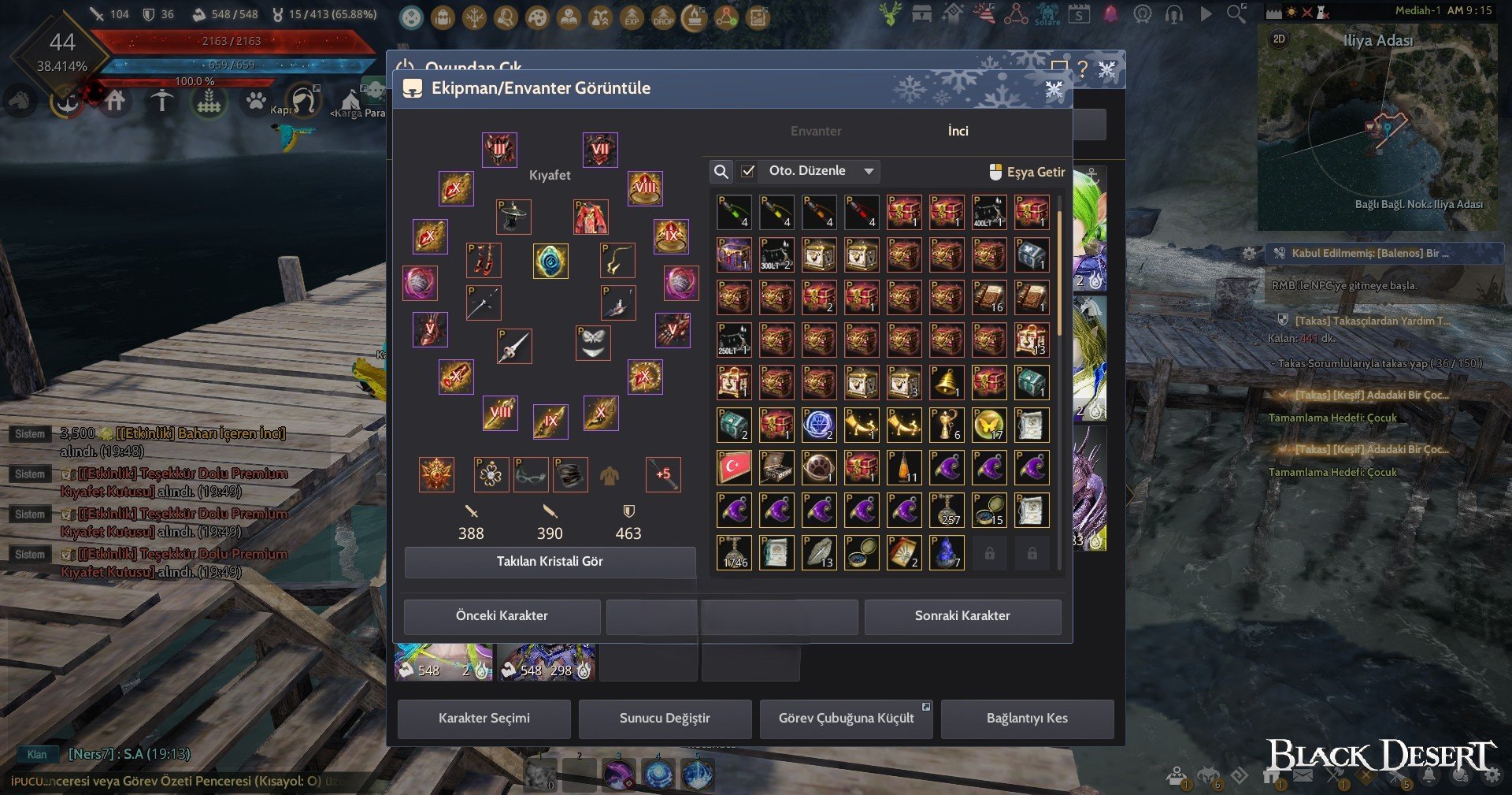
Task: Switch to the Envanter tab
Action: [816, 131]
